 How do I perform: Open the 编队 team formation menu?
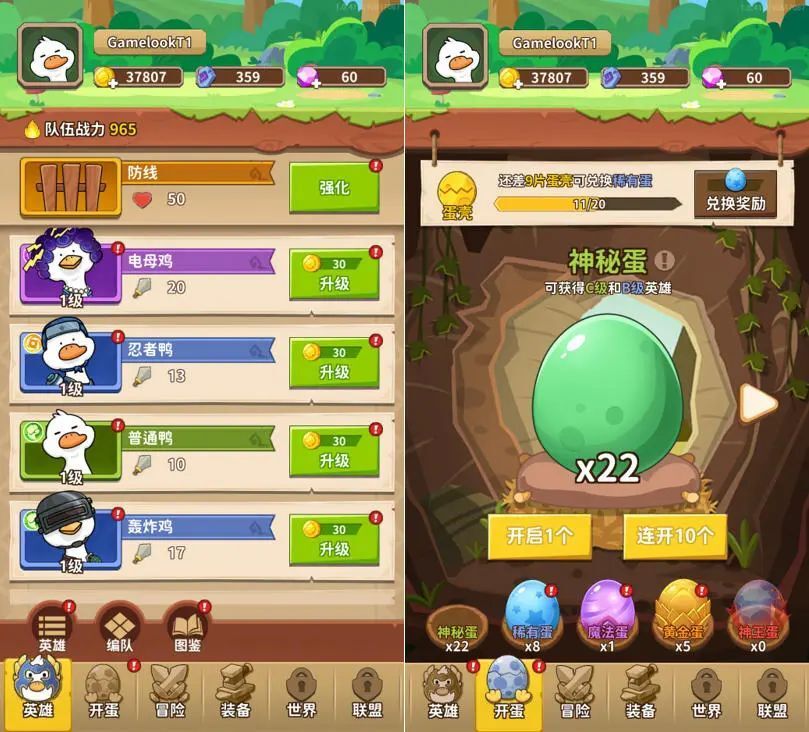(x=120, y=630)
